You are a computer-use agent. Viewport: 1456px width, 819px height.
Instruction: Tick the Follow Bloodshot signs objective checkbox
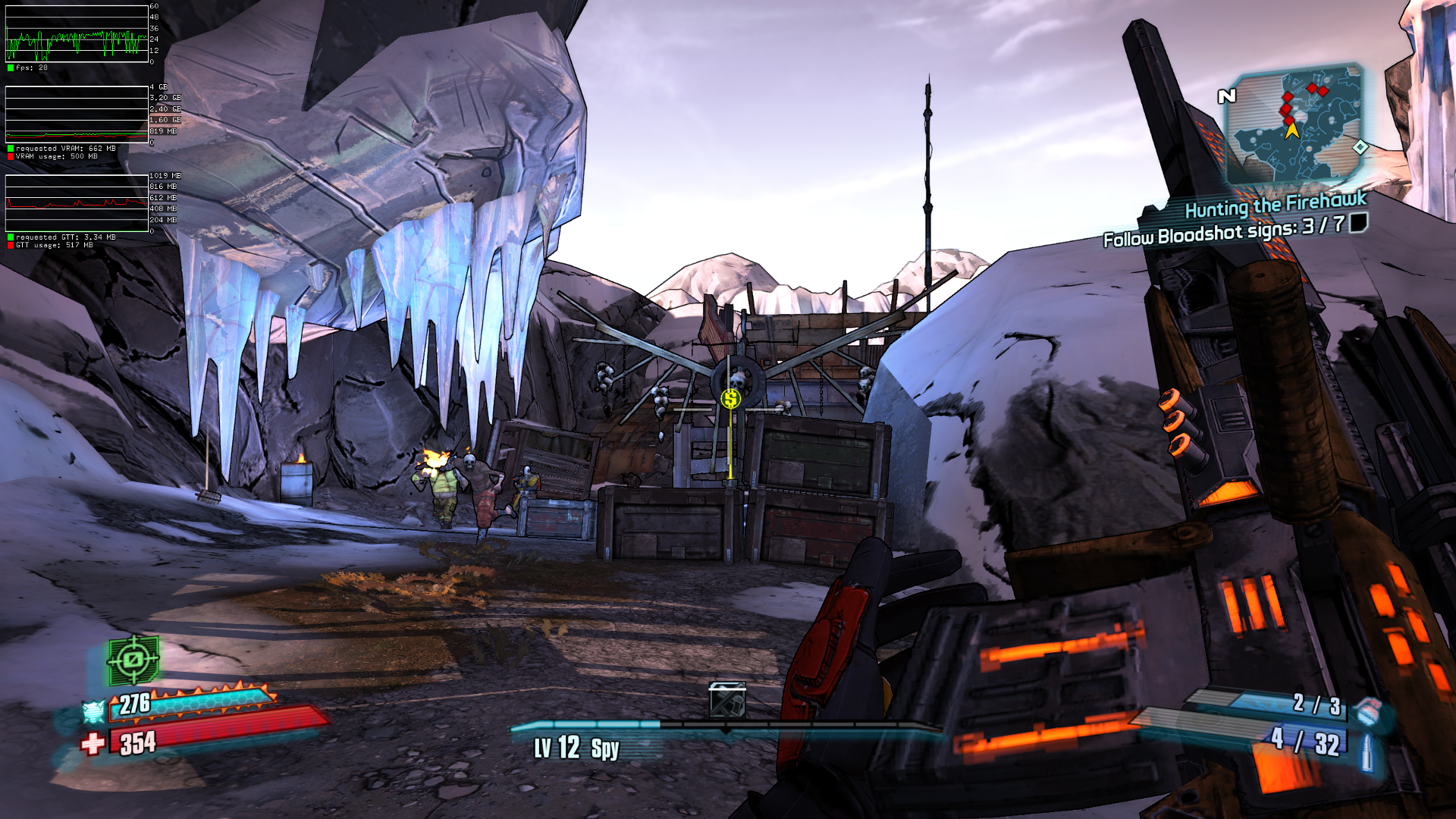click(x=1358, y=222)
